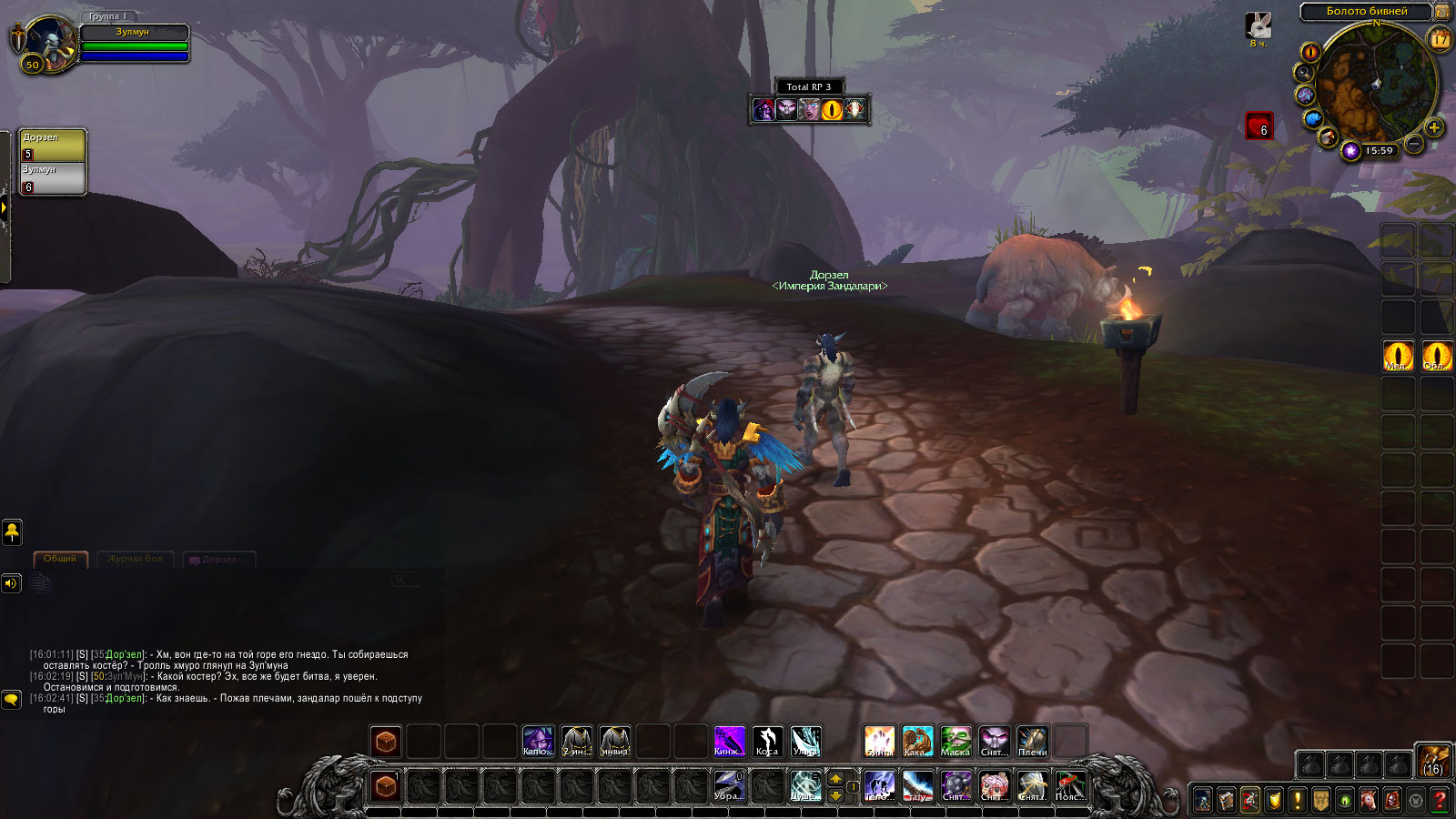
Task: Activate the Плечи action bar button
Action: coord(1032,741)
